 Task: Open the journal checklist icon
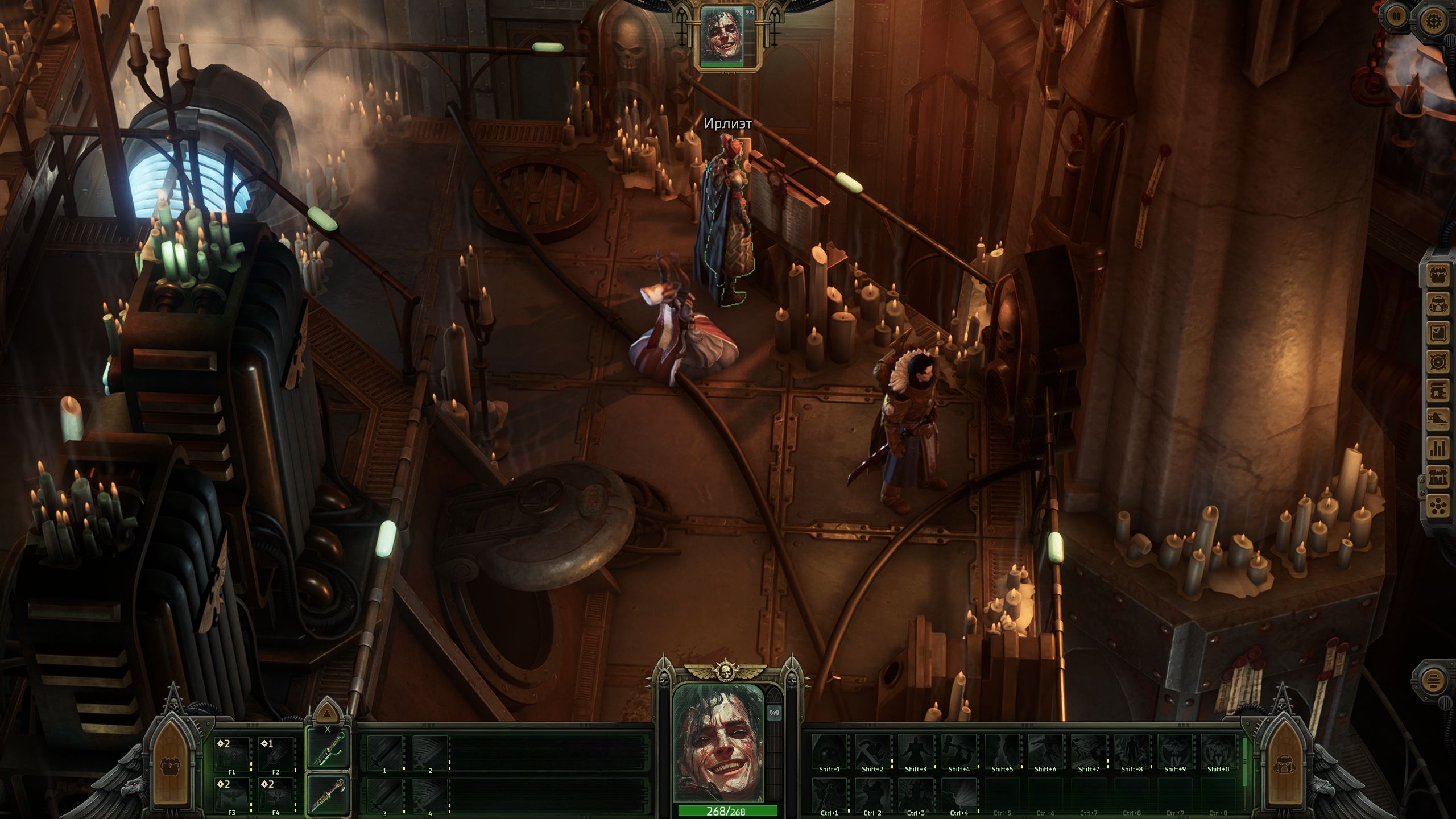point(1438,333)
